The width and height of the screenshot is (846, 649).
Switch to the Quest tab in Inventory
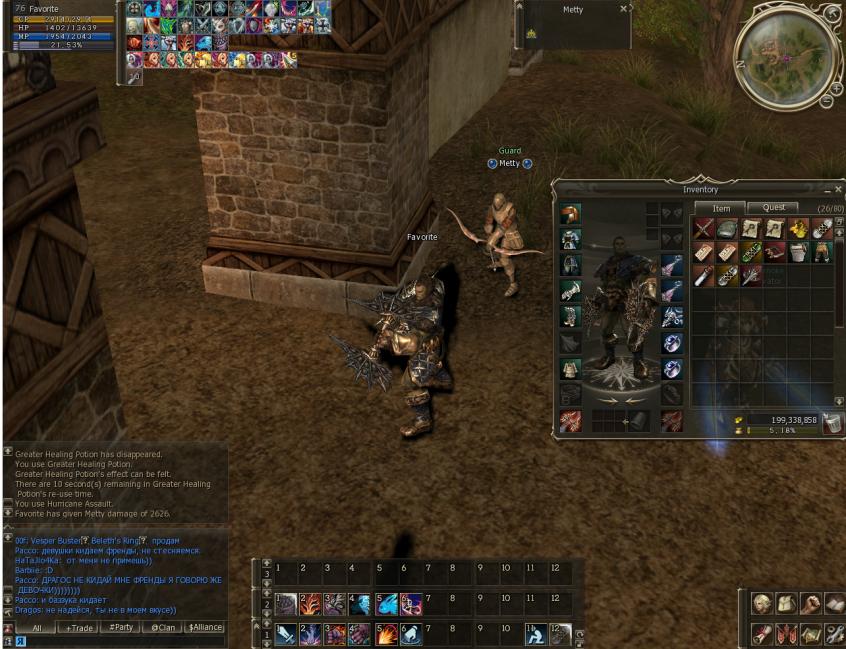pos(773,208)
